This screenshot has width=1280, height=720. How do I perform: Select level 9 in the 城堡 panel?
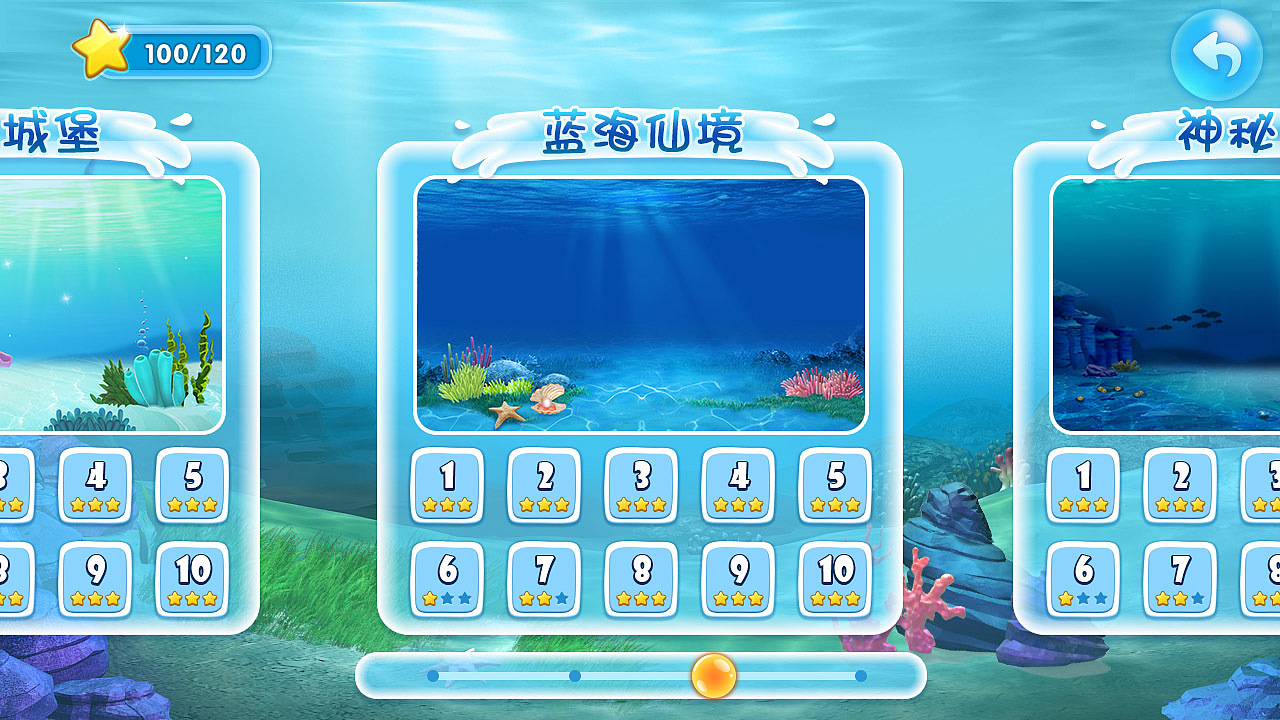click(x=95, y=580)
